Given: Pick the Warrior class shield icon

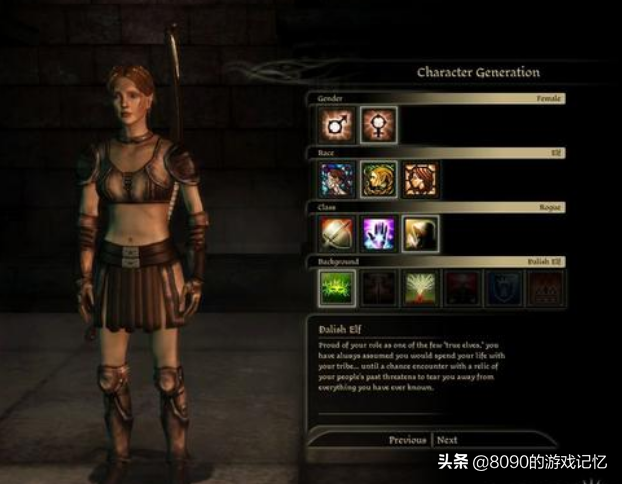Looking at the screenshot, I should [x=336, y=234].
